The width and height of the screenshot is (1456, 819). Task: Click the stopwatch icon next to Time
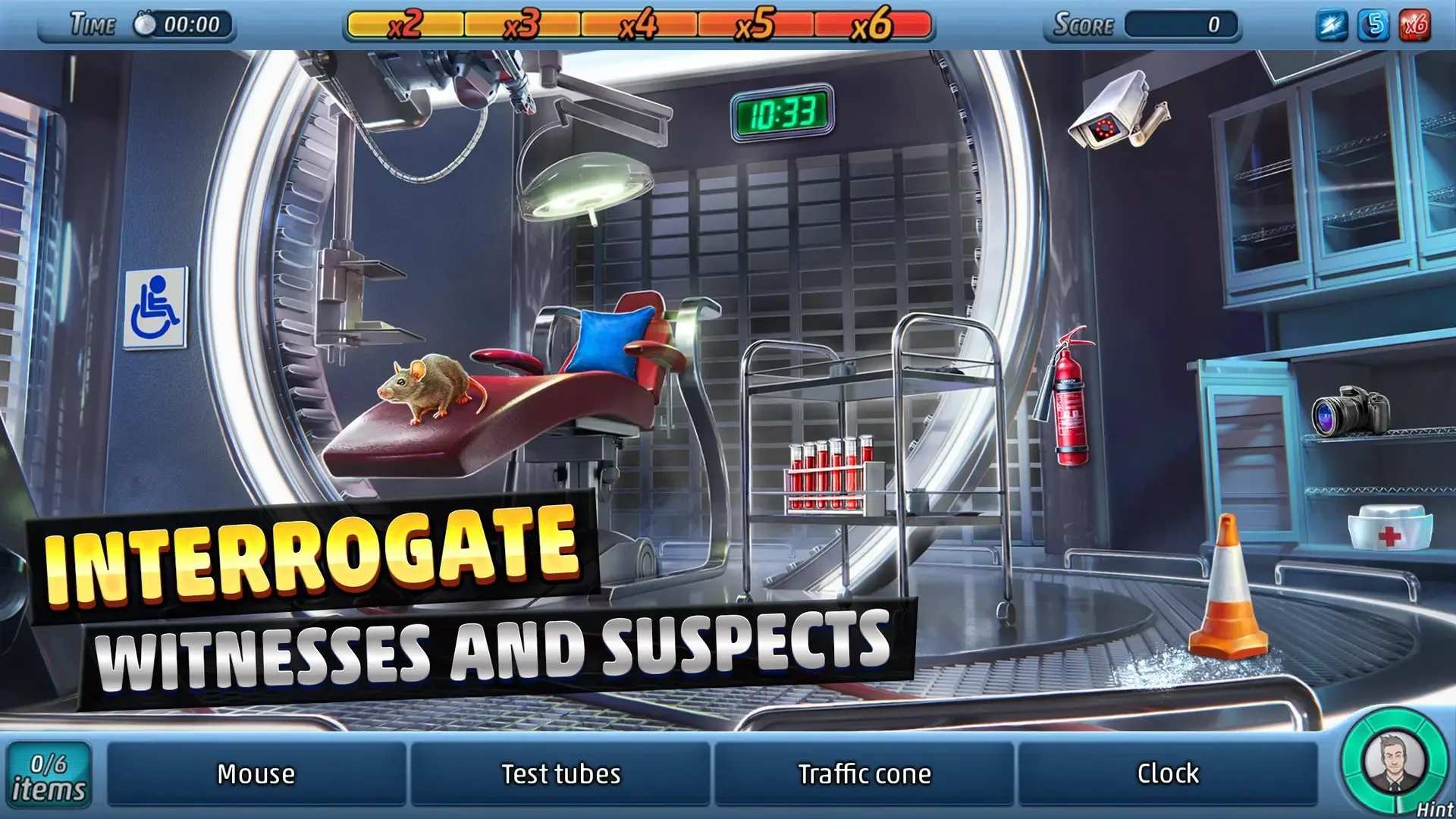coord(144,23)
